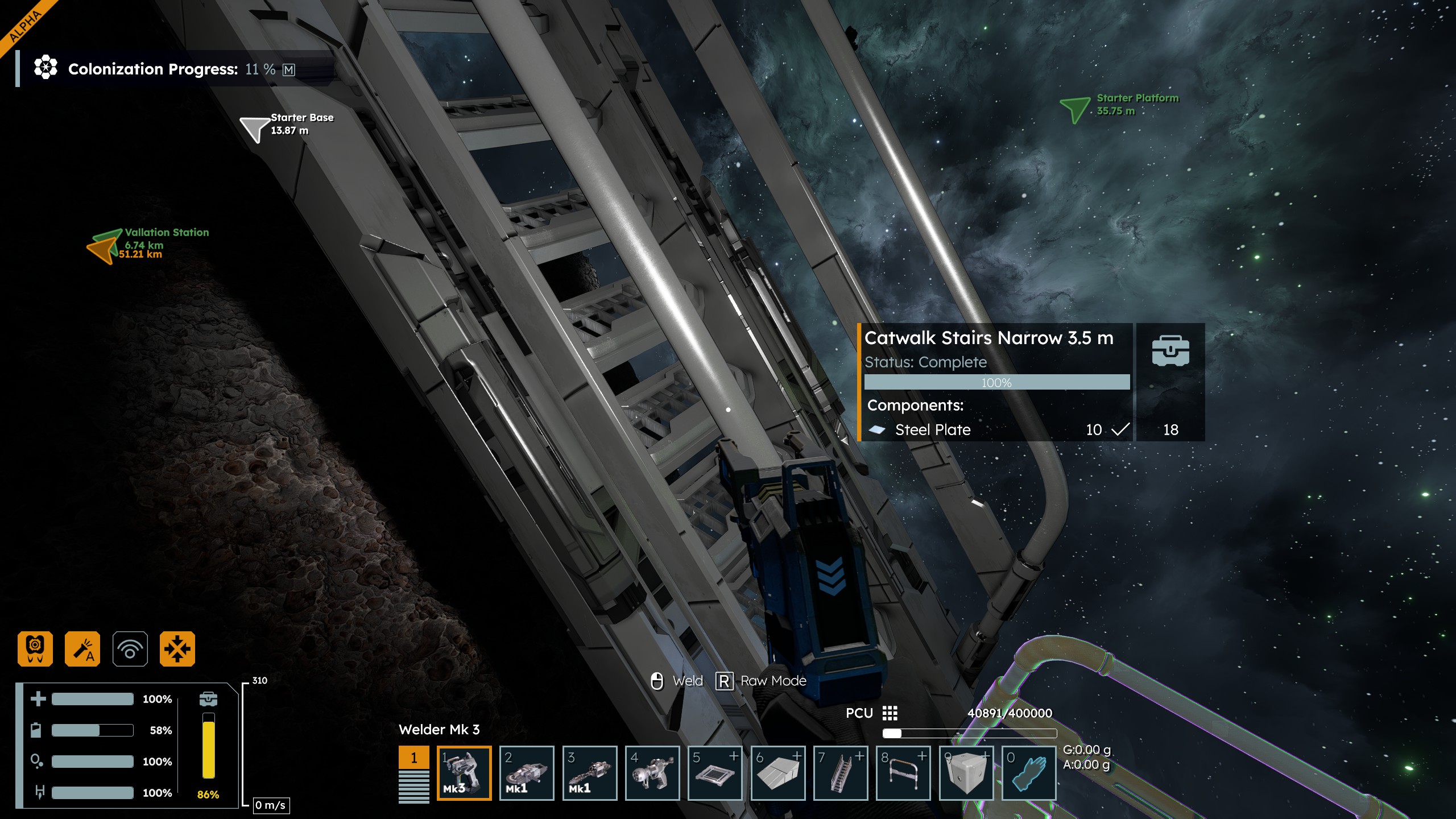Viewport: 1456px width, 819px height.
Task: Select the armor cube block slot
Action: [966, 772]
